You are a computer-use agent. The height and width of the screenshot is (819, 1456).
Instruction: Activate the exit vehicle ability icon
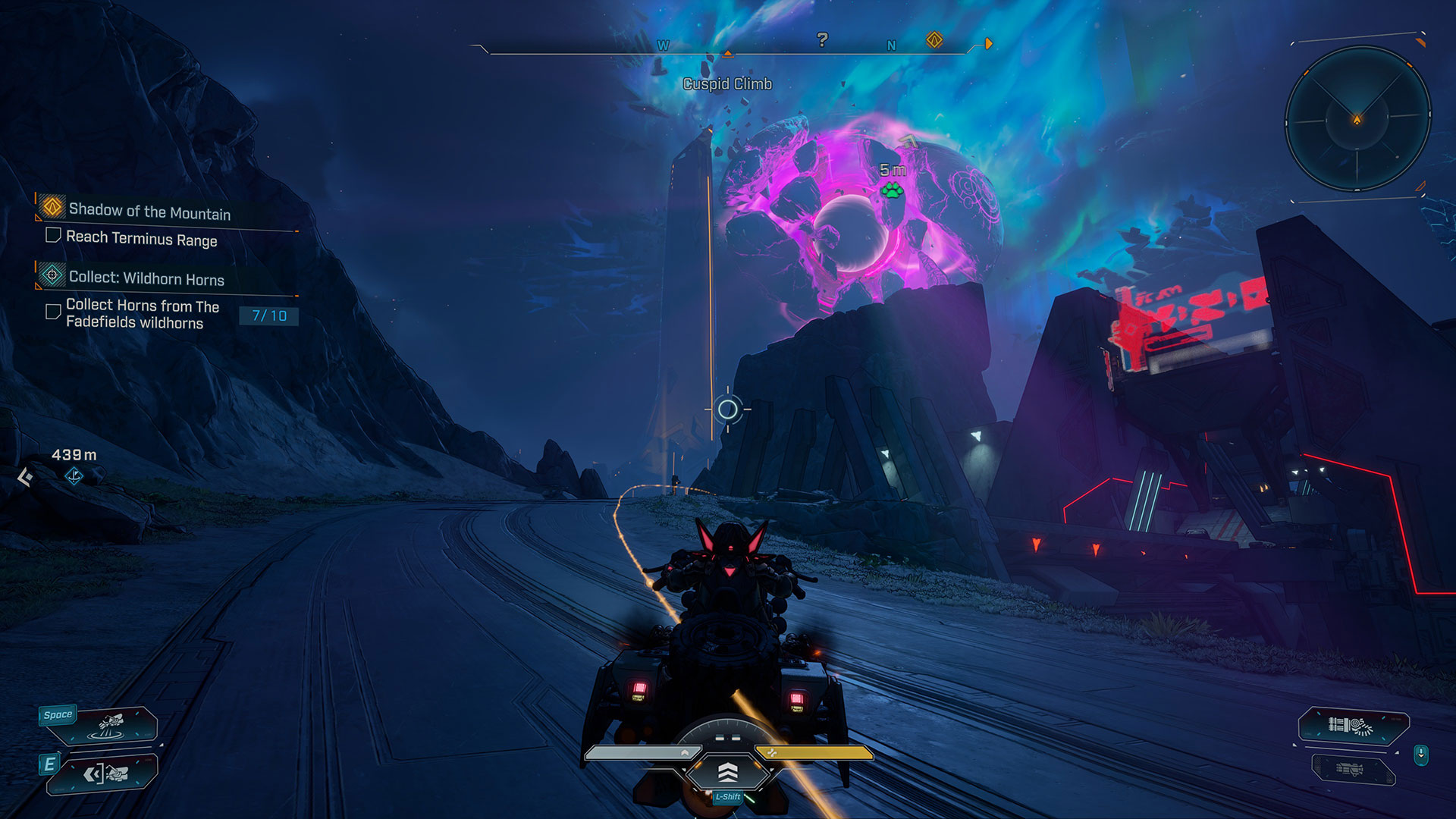(x=106, y=773)
